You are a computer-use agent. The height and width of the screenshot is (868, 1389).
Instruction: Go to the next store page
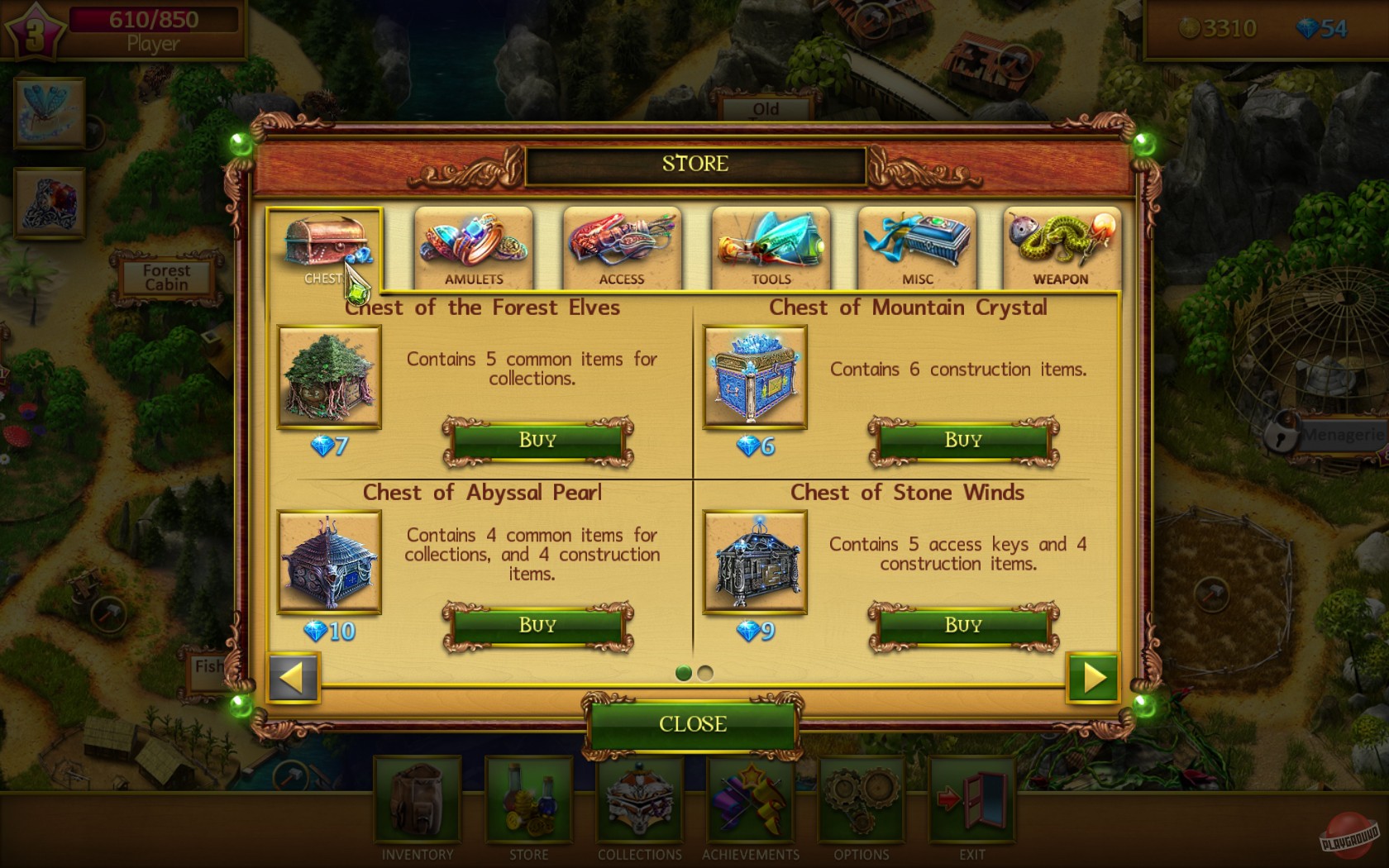1094,678
